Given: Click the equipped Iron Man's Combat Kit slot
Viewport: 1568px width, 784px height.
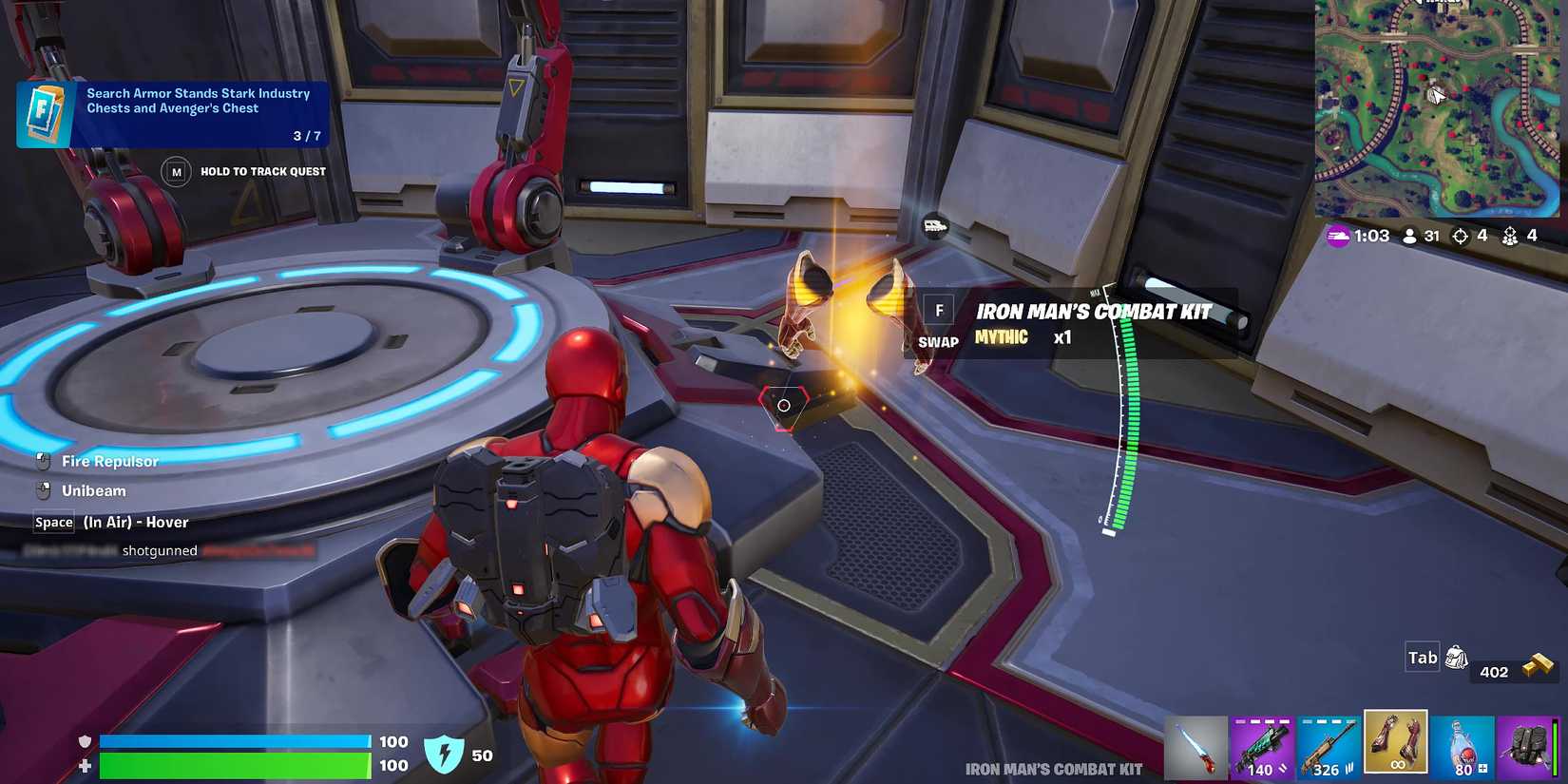Looking at the screenshot, I should 1395,745.
